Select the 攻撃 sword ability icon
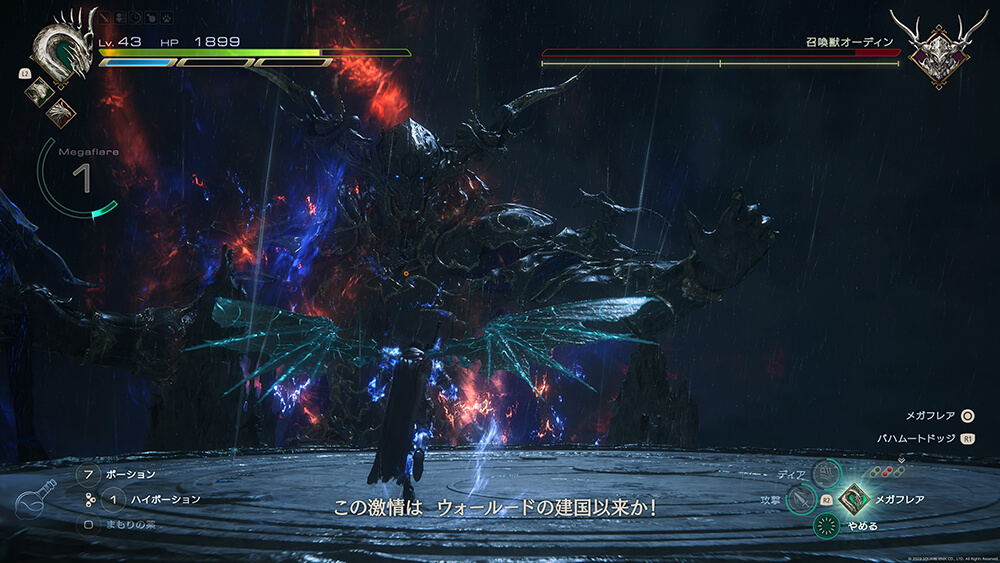Image resolution: width=1000 pixels, height=563 pixels. 800,498
